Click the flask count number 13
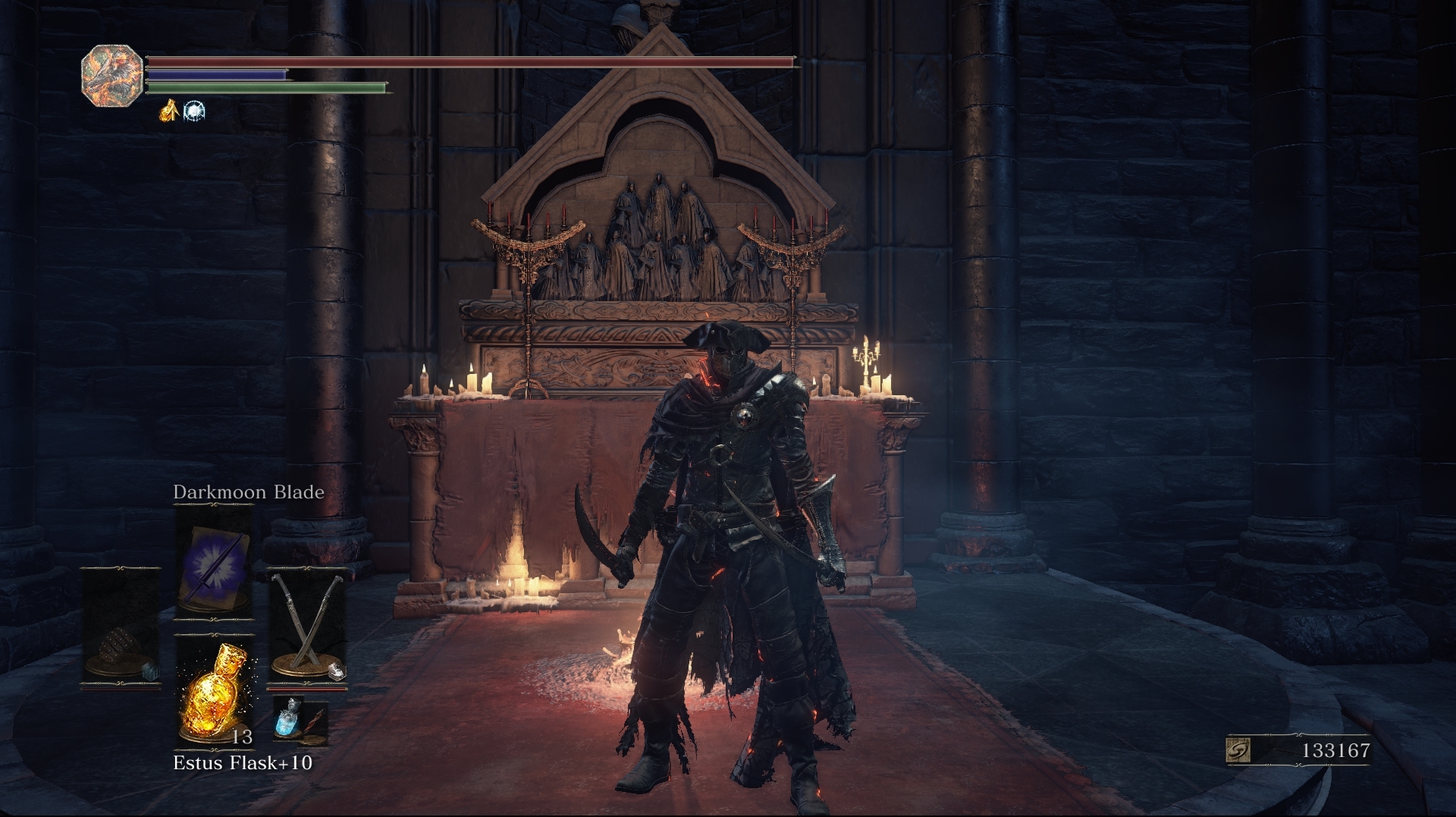Viewport: 1456px width, 817px height. click(243, 736)
